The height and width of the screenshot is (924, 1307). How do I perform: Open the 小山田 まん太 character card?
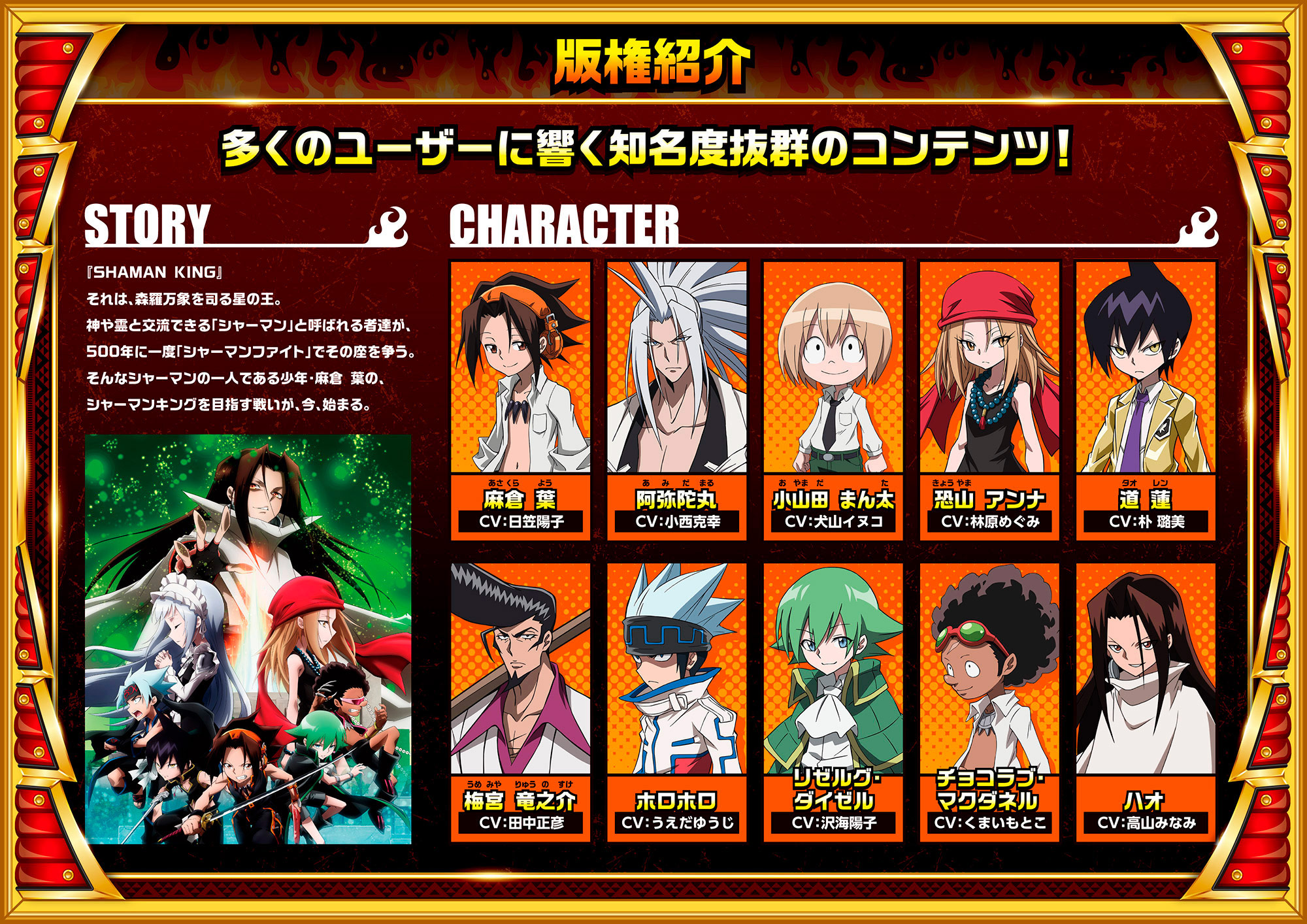pyautogui.click(x=833, y=400)
